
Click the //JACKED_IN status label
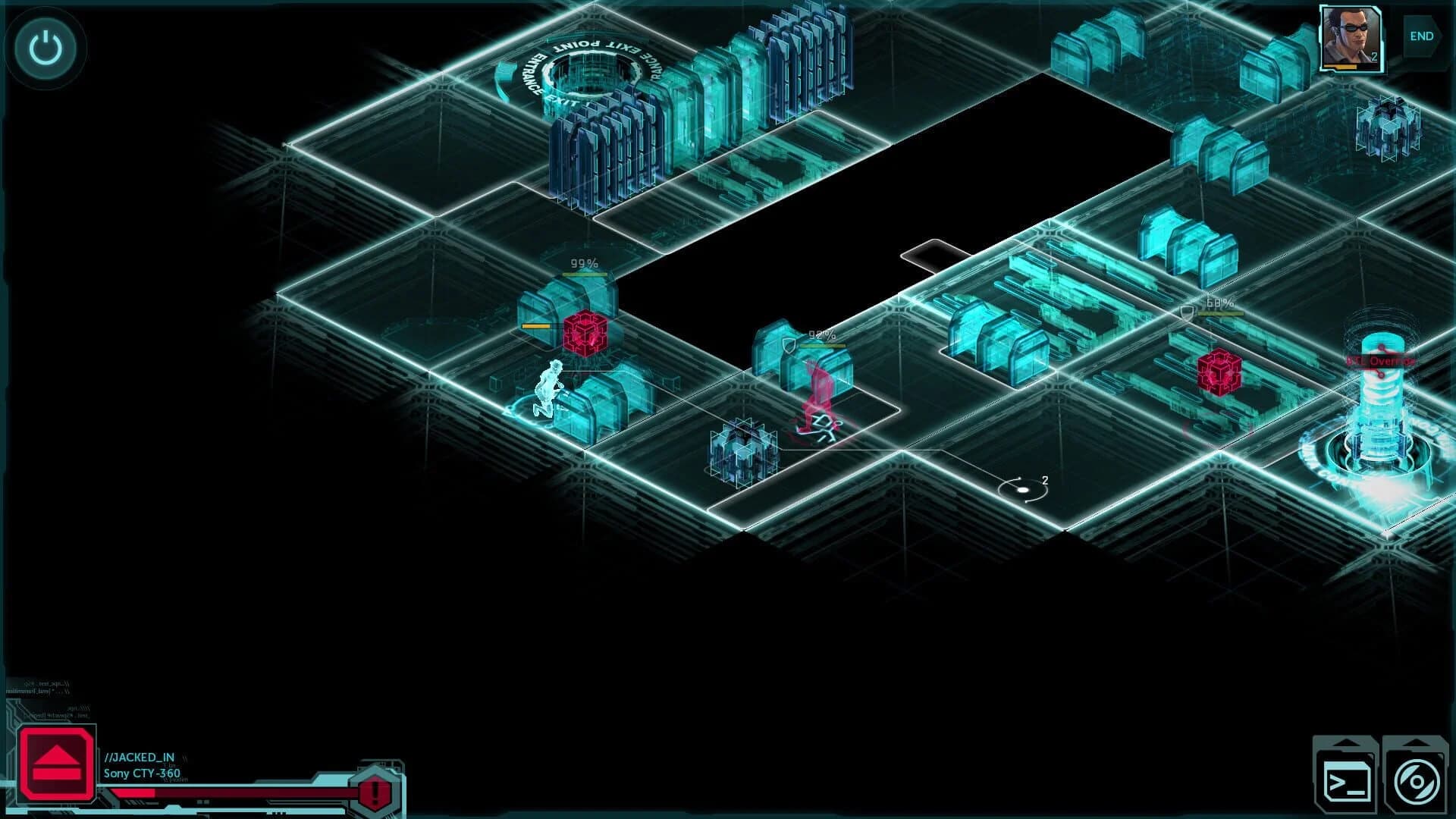point(139,756)
